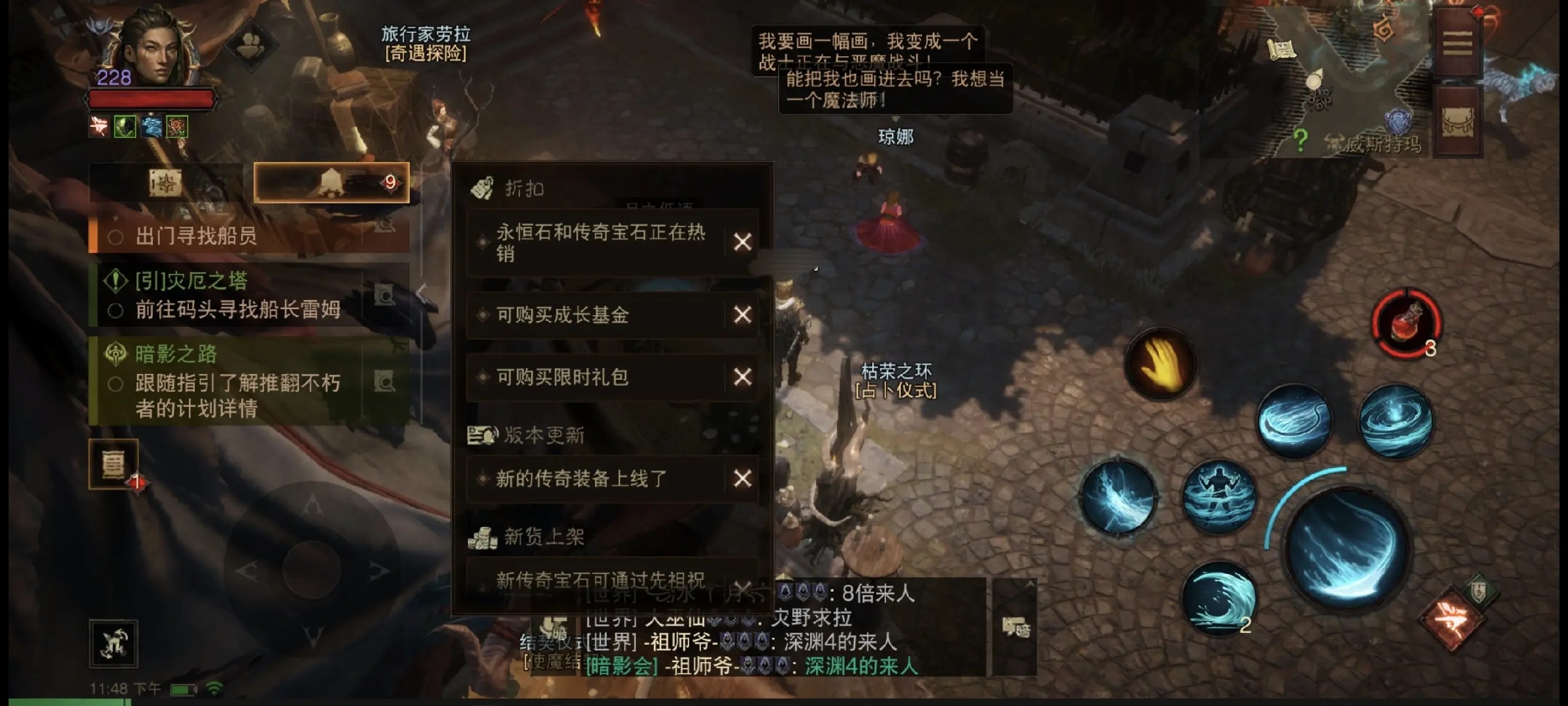The image size is (1568, 706).
Task: Close the 可购买成长基金 notification
Action: pyautogui.click(x=742, y=315)
